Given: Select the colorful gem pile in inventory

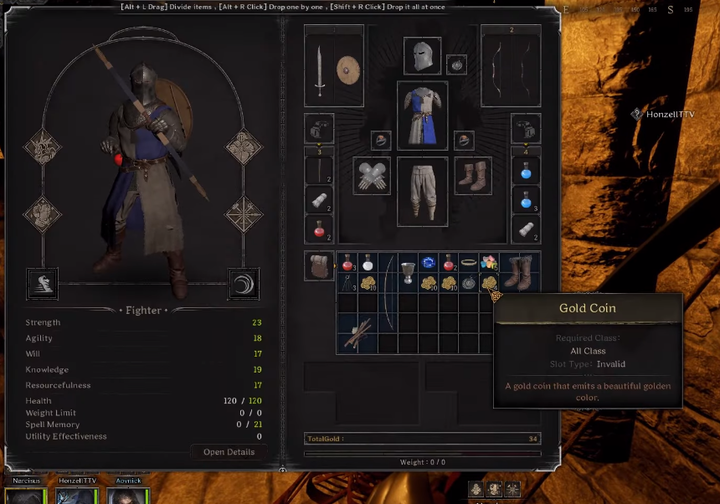Looking at the screenshot, I should pos(489,262).
